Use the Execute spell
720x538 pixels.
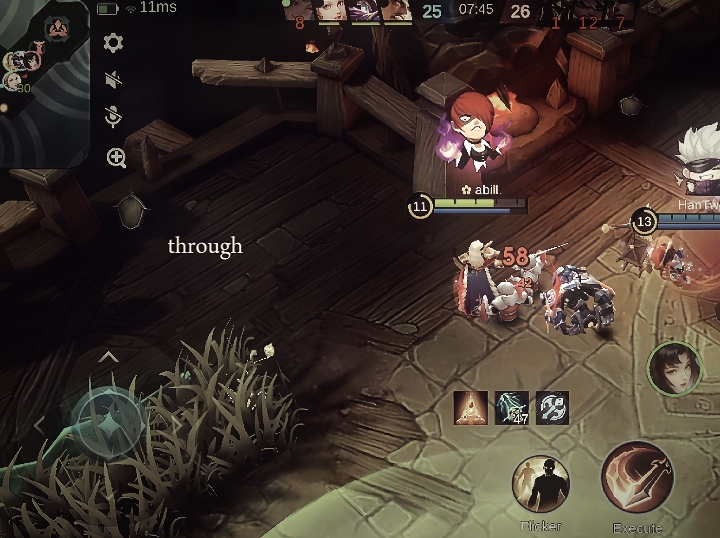click(x=638, y=479)
